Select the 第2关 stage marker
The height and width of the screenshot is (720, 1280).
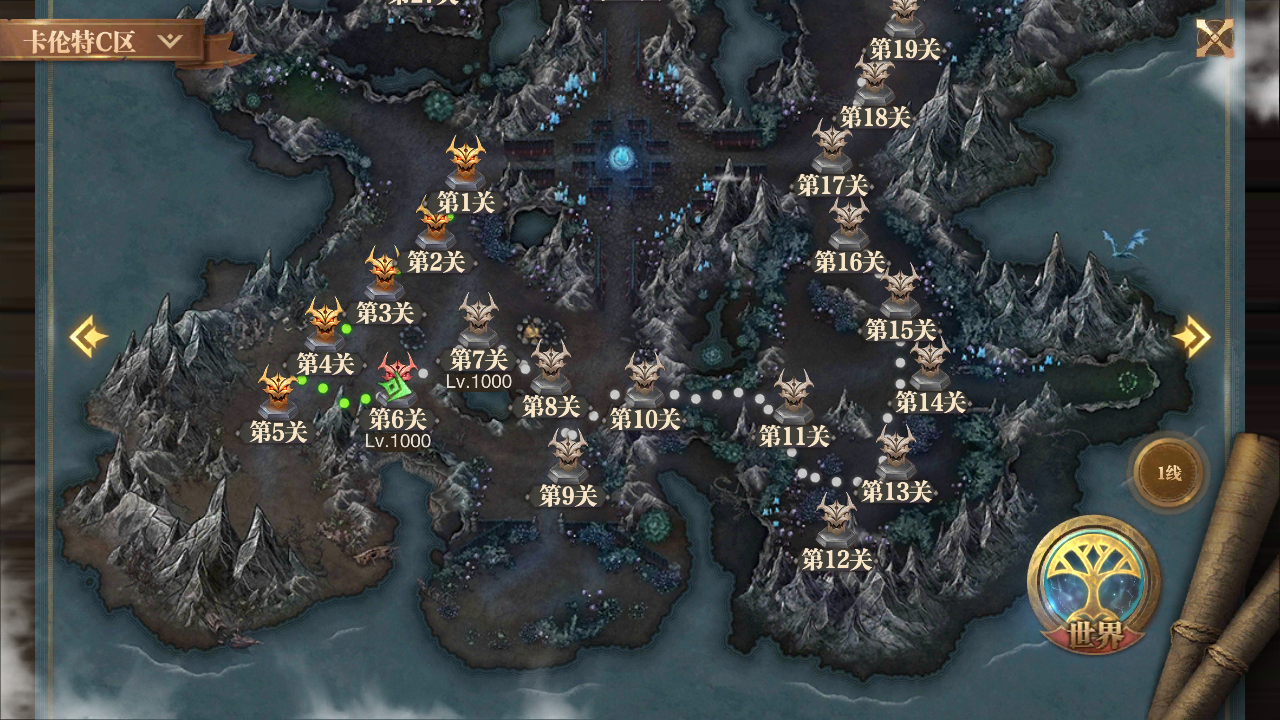coord(435,226)
